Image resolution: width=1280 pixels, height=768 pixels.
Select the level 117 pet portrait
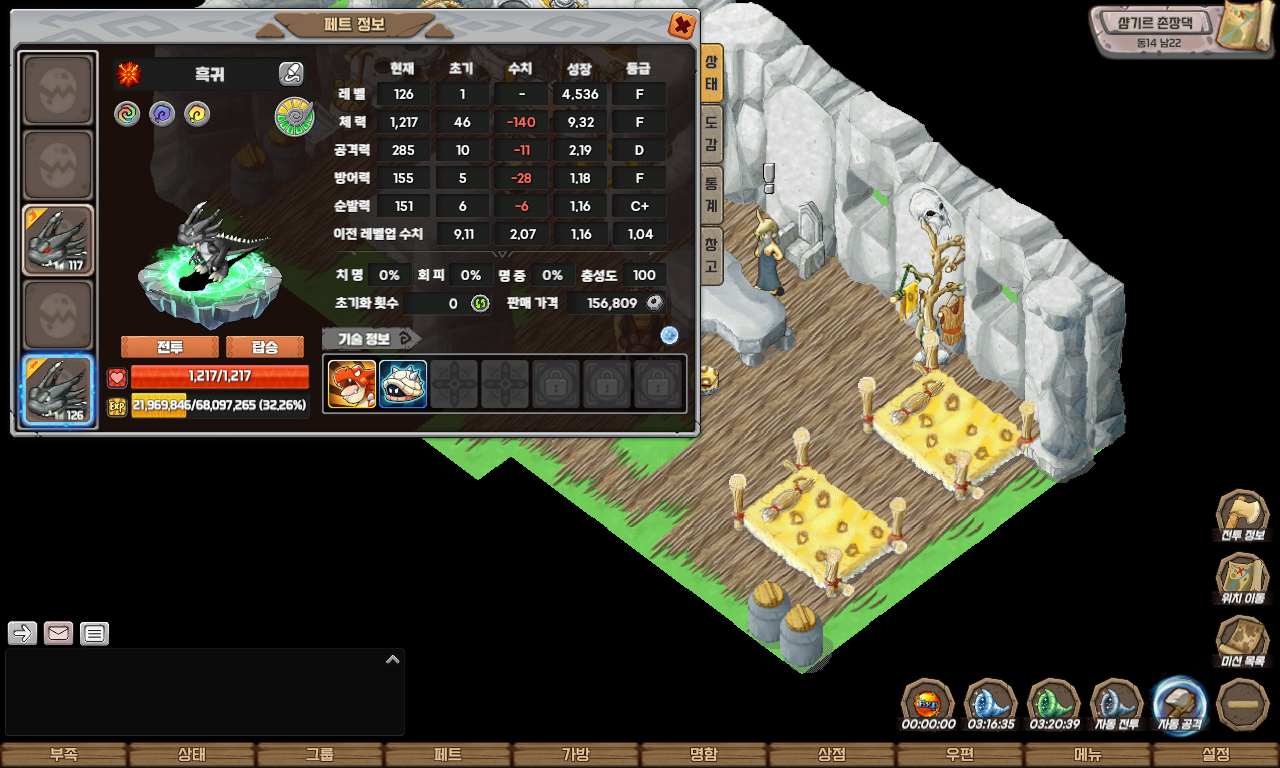(59, 240)
